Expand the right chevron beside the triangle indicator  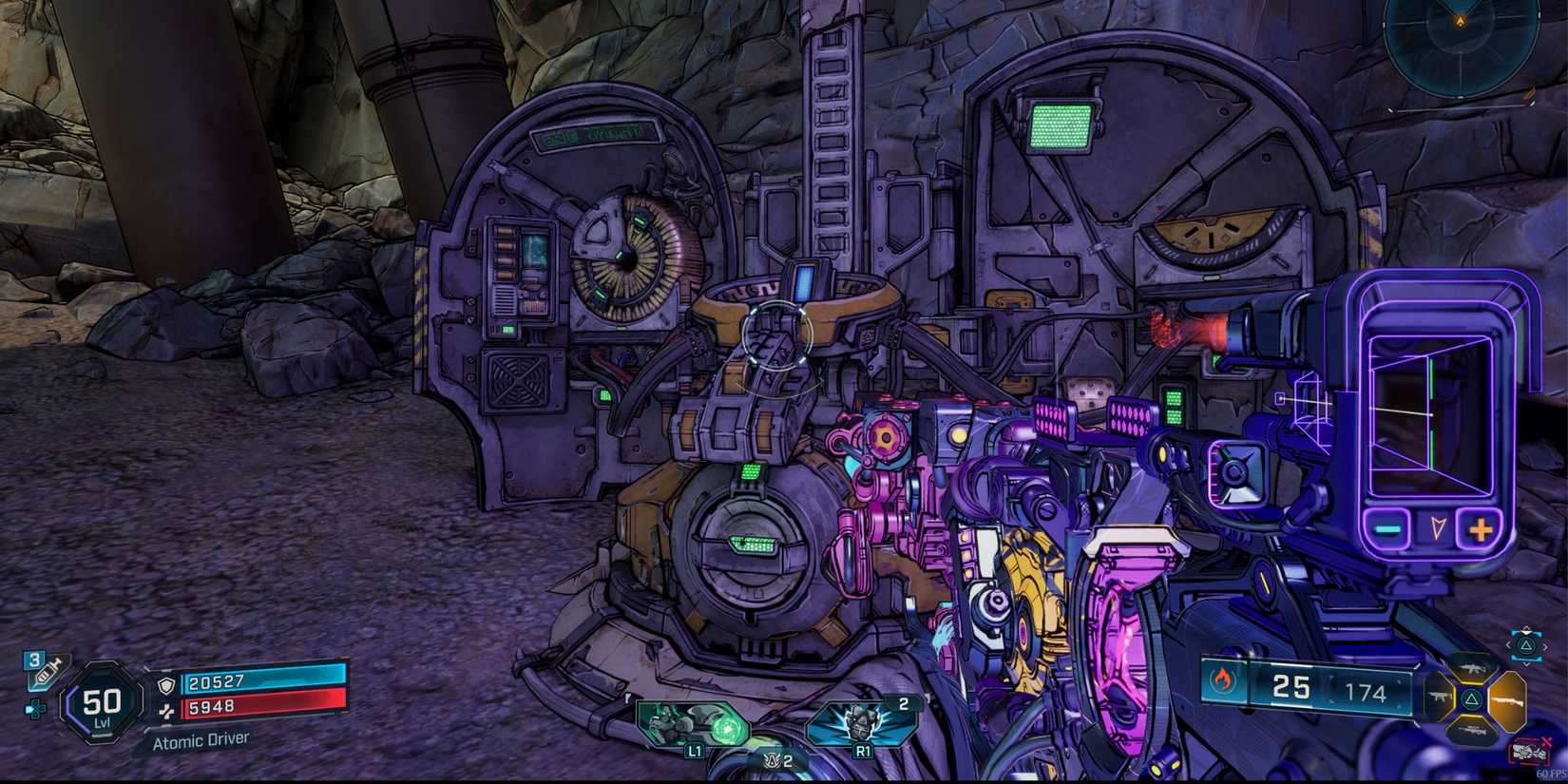tap(1545, 646)
